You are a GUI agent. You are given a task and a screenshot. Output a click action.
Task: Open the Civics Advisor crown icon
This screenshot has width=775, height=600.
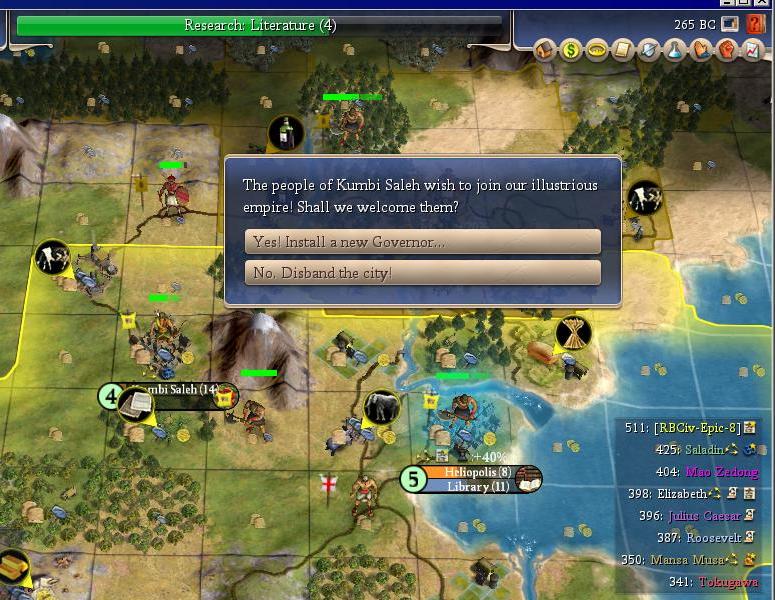point(597,50)
